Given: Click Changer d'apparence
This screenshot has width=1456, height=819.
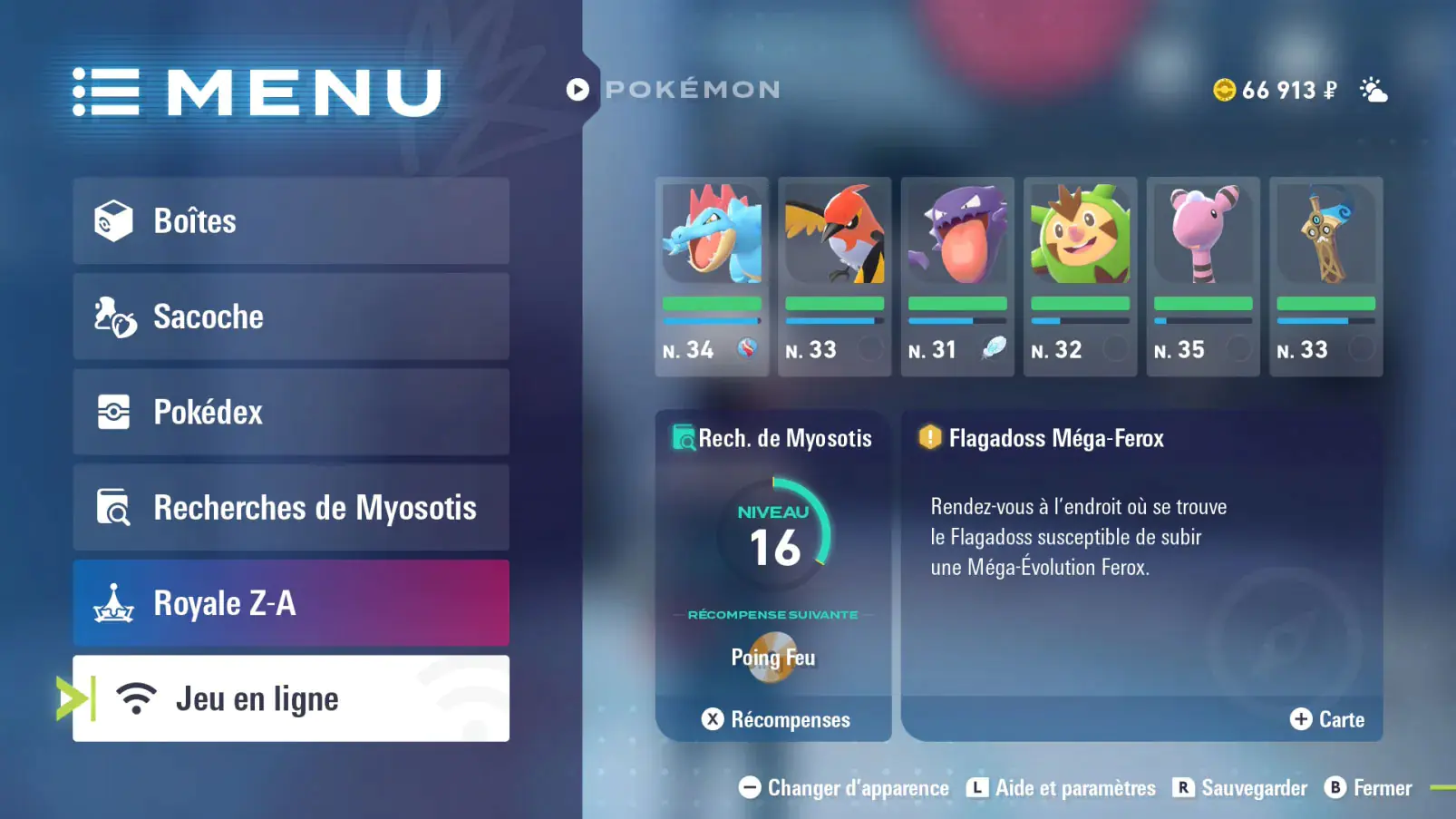Looking at the screenshot, I should click(x=844, y=788).
